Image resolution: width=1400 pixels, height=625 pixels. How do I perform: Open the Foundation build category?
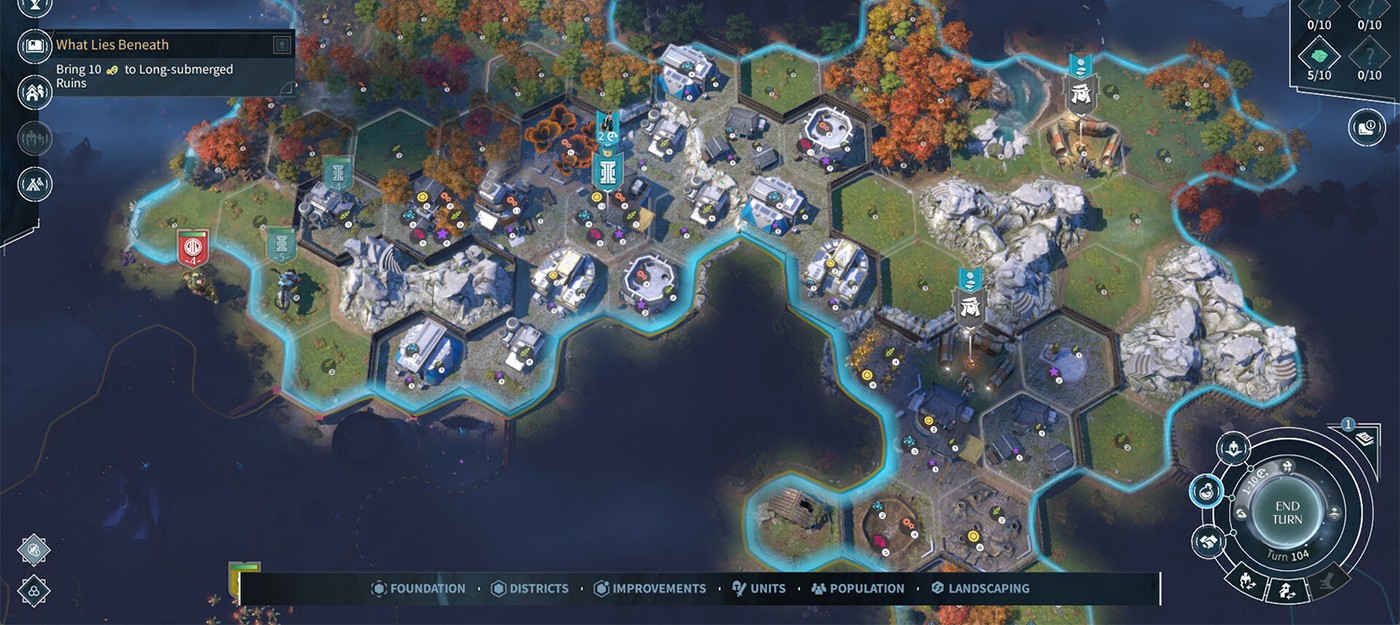point(418,589)
